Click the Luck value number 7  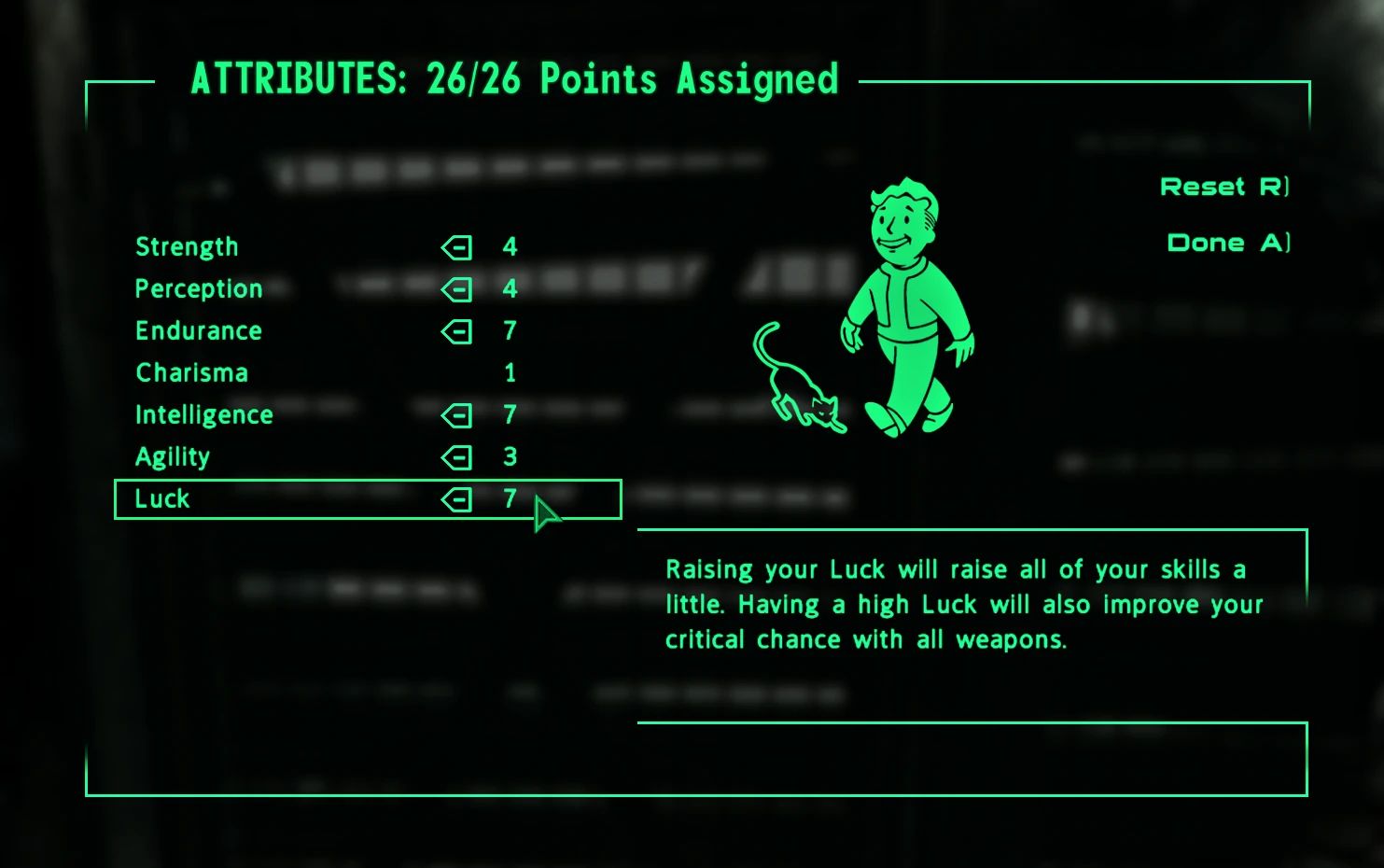[510, 499]
